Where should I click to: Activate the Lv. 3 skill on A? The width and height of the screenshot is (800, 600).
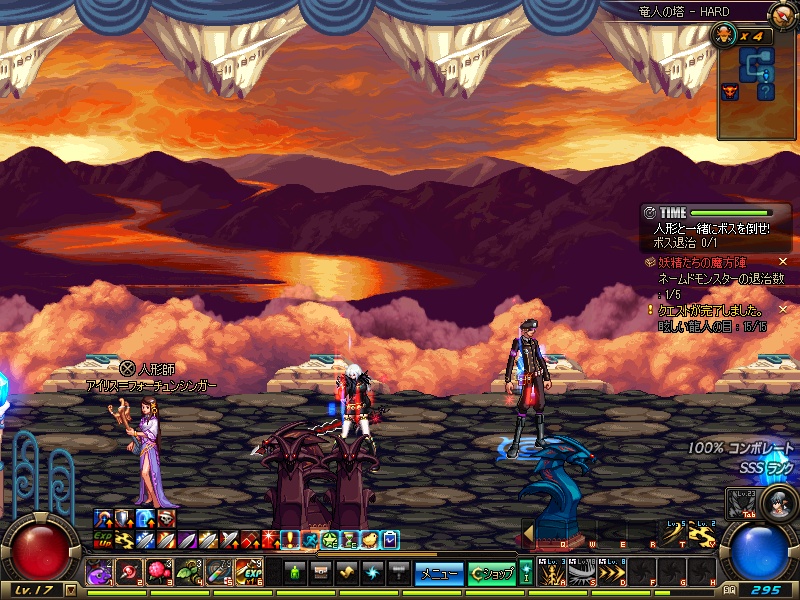(x=552, y=573)
